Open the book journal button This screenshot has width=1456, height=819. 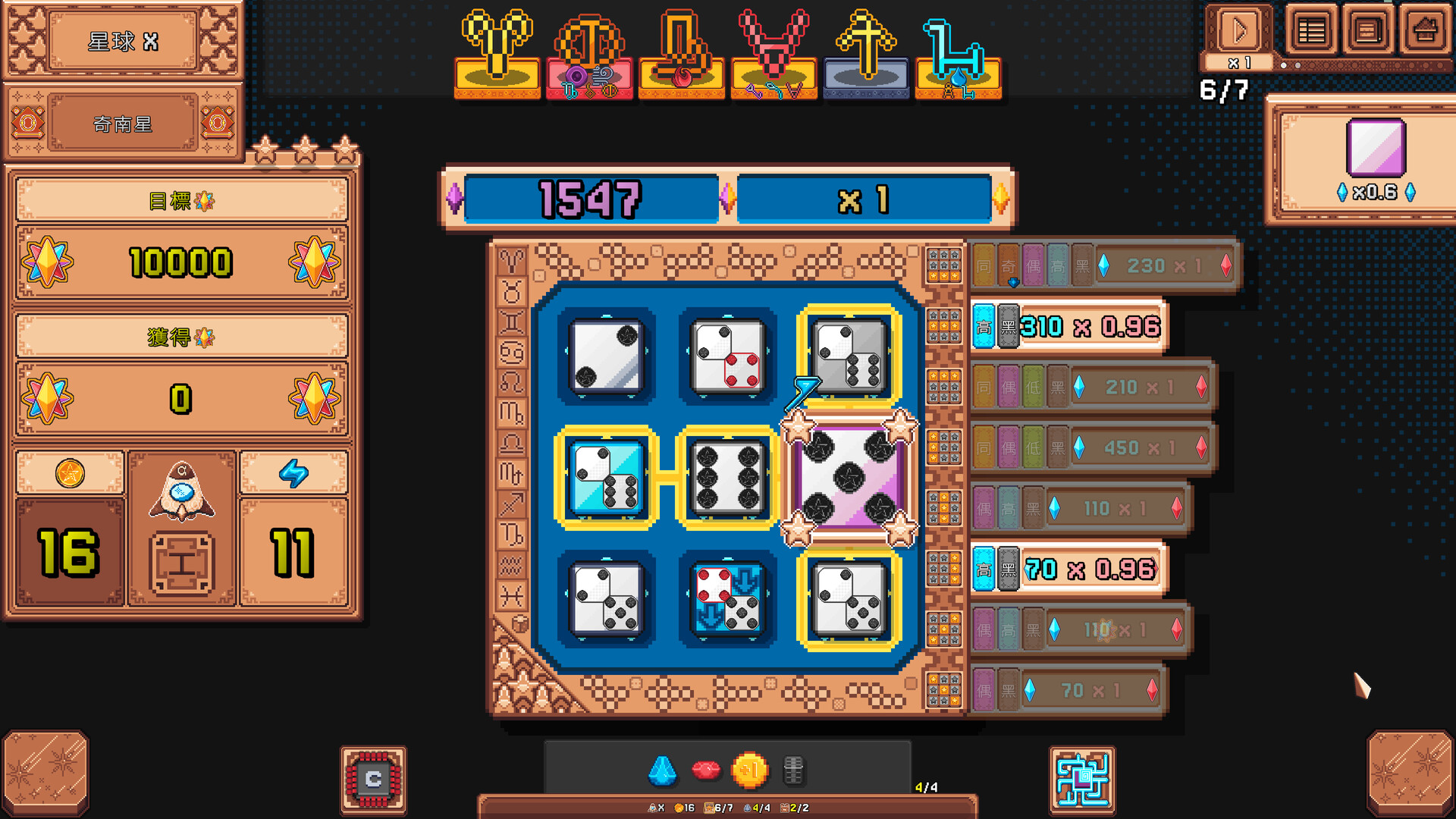coord(1367,31)
